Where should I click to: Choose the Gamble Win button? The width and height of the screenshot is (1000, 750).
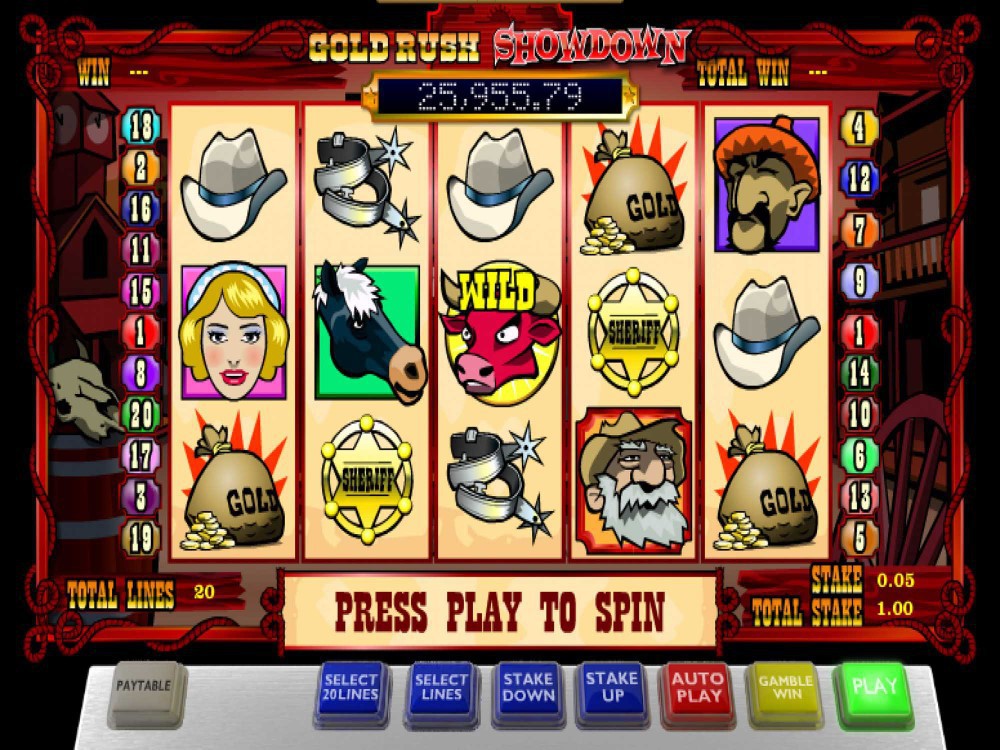click(785, 687)
